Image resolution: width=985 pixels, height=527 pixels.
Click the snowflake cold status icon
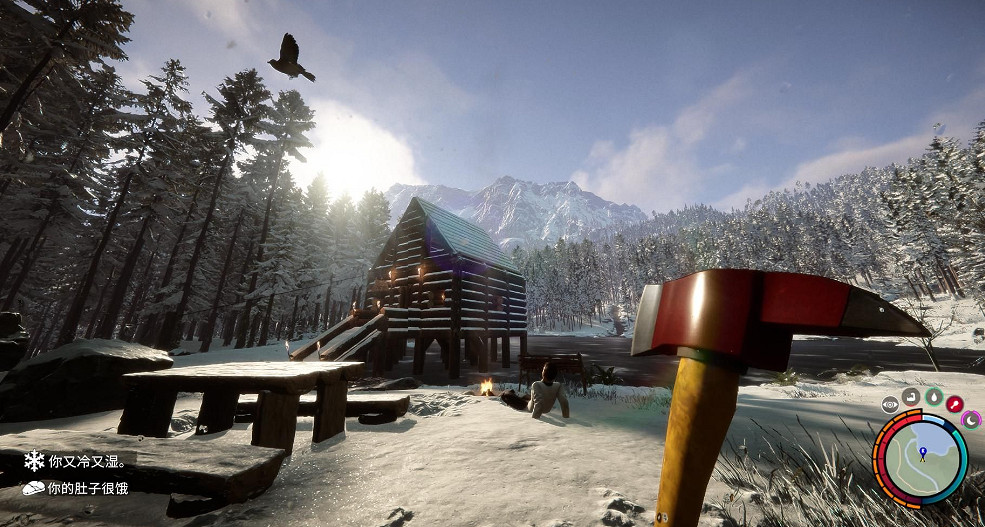(x=34, y=461)
